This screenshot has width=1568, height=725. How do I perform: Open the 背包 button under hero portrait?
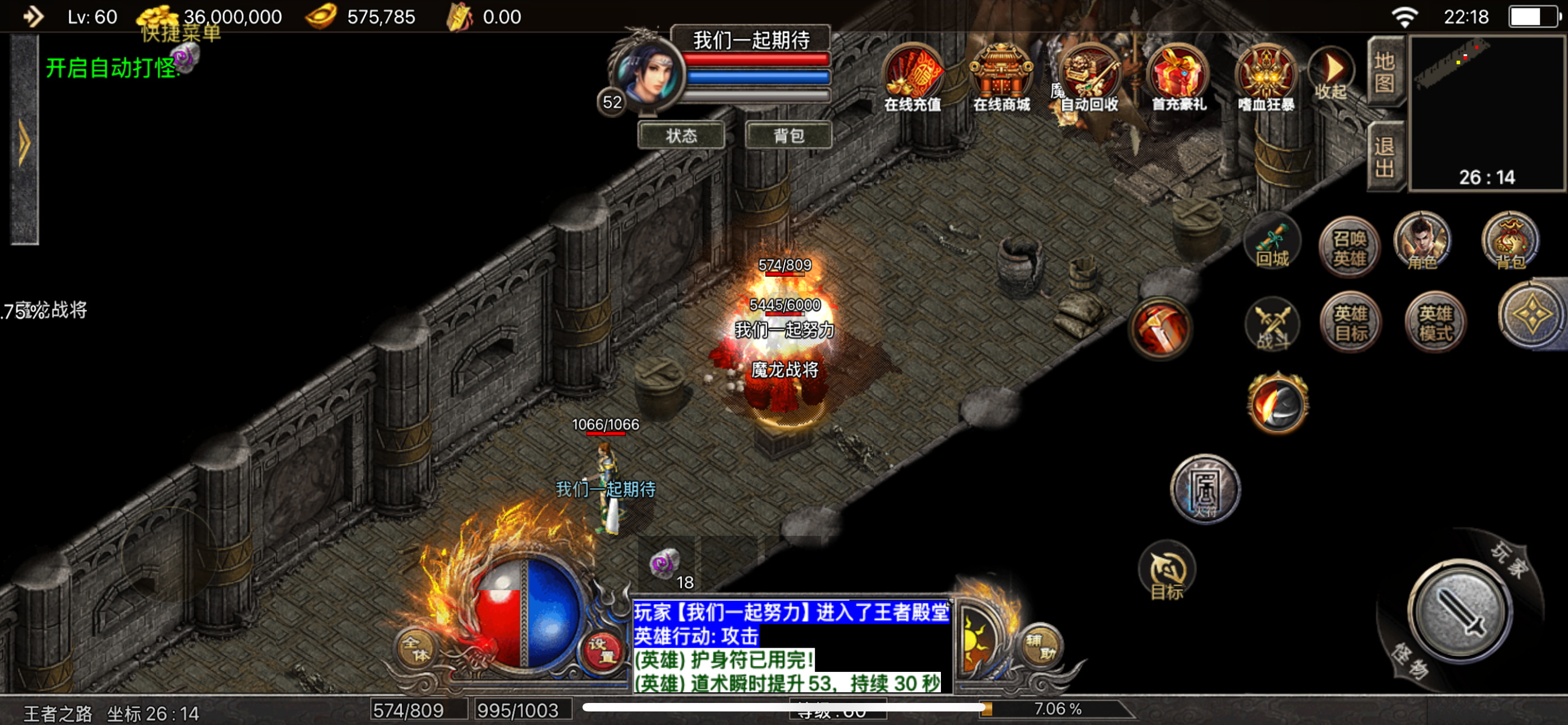789,135
